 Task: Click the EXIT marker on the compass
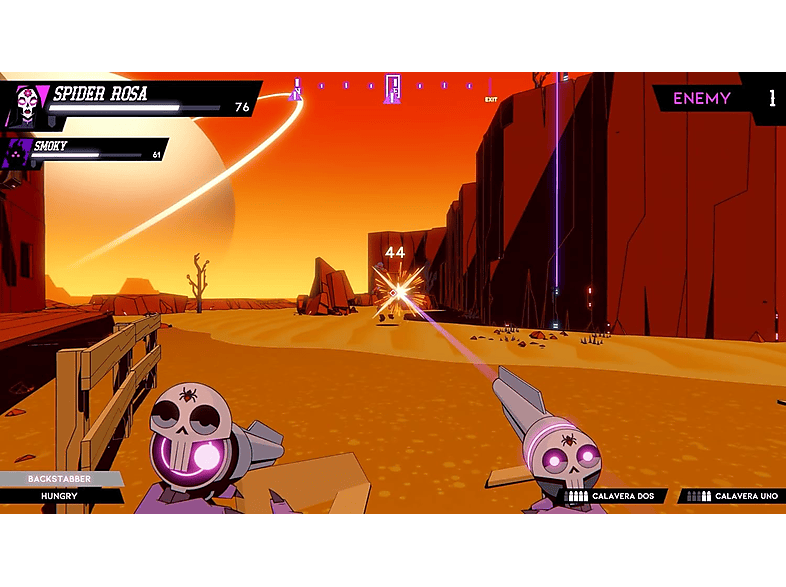491,99
